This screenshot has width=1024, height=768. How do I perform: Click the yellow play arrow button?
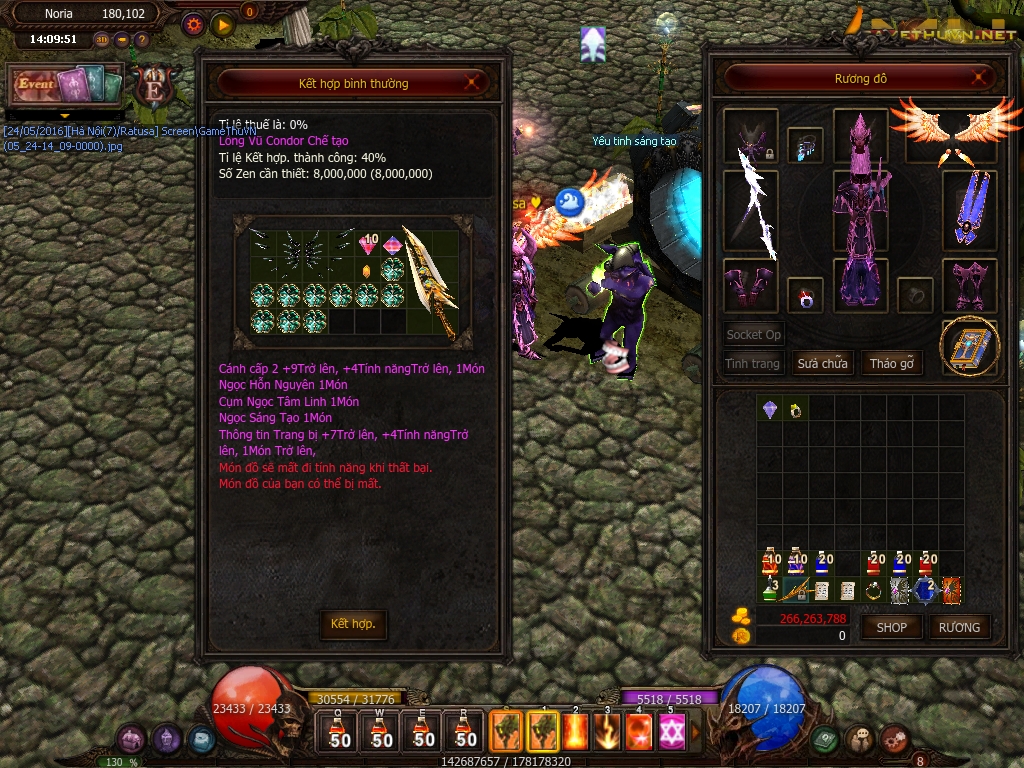pyautogui.click(x=223, y=23)
